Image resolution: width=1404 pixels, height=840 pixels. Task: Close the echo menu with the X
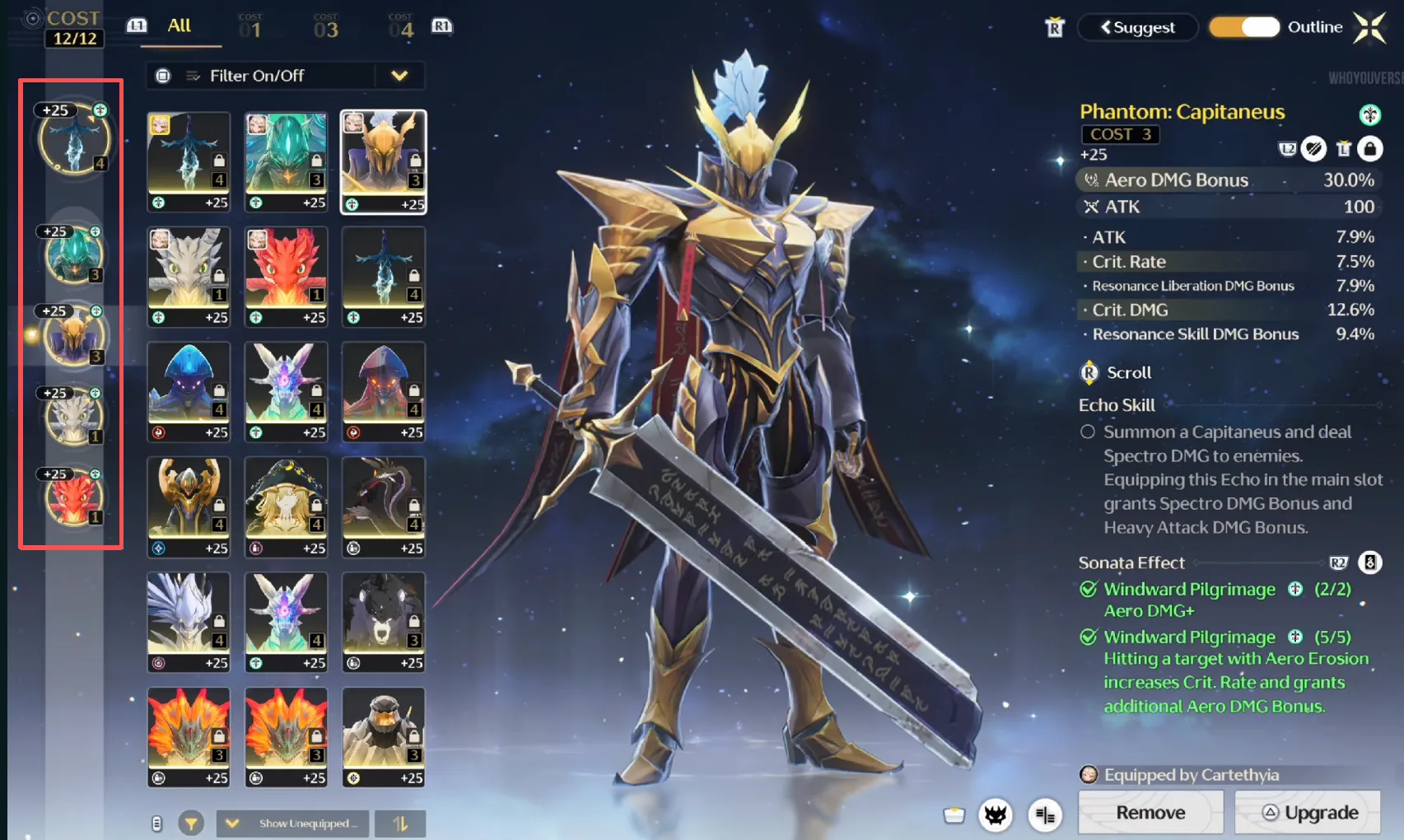click(1369, 27)
